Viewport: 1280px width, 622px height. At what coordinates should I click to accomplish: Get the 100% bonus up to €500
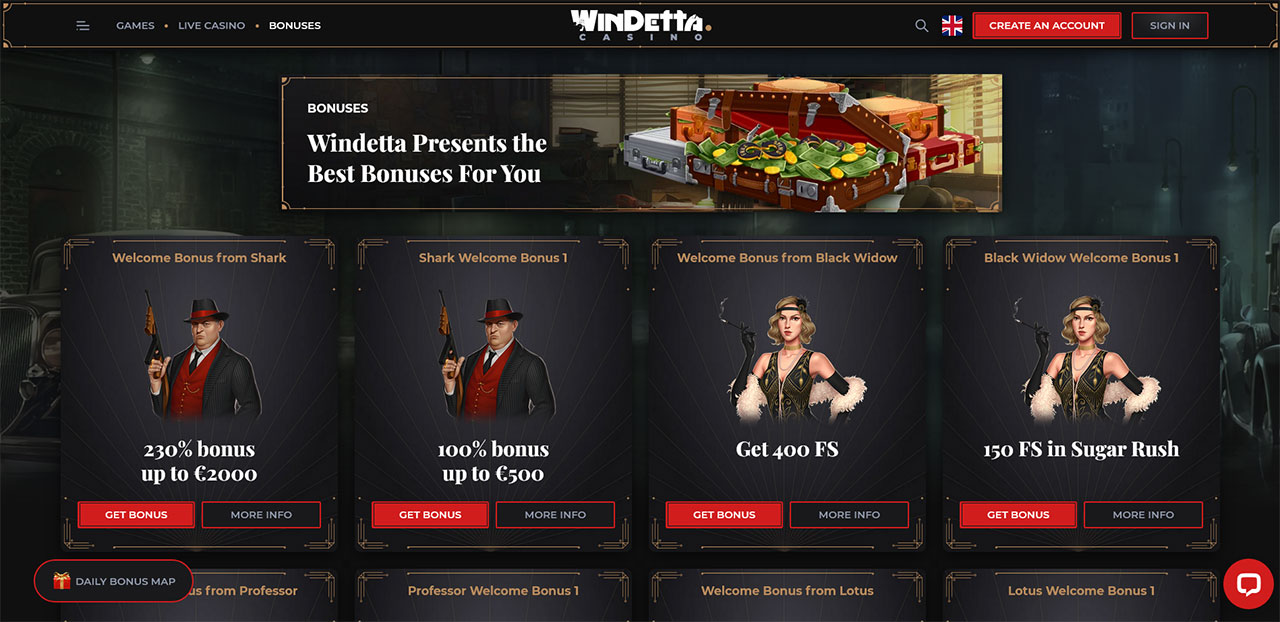(x=430, y=515)
